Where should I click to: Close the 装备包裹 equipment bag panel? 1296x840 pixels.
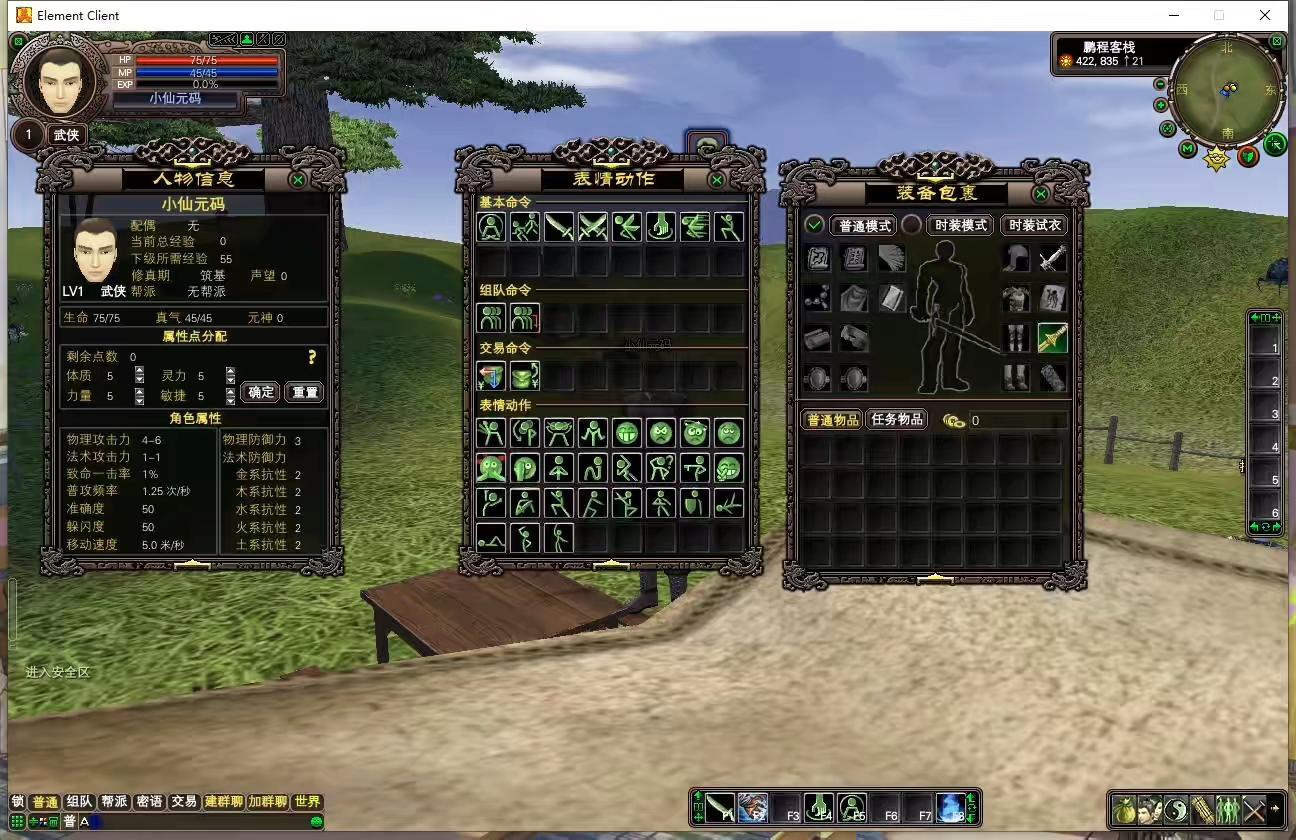(1041, 194)
